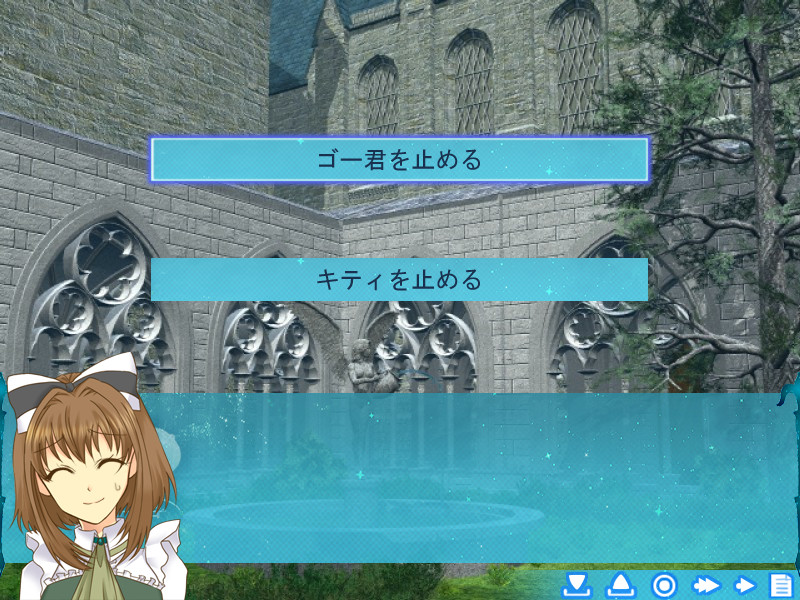Activate the double-arrow fast-forward icon
The image size is (800, 600).
[x=707, y=585]
